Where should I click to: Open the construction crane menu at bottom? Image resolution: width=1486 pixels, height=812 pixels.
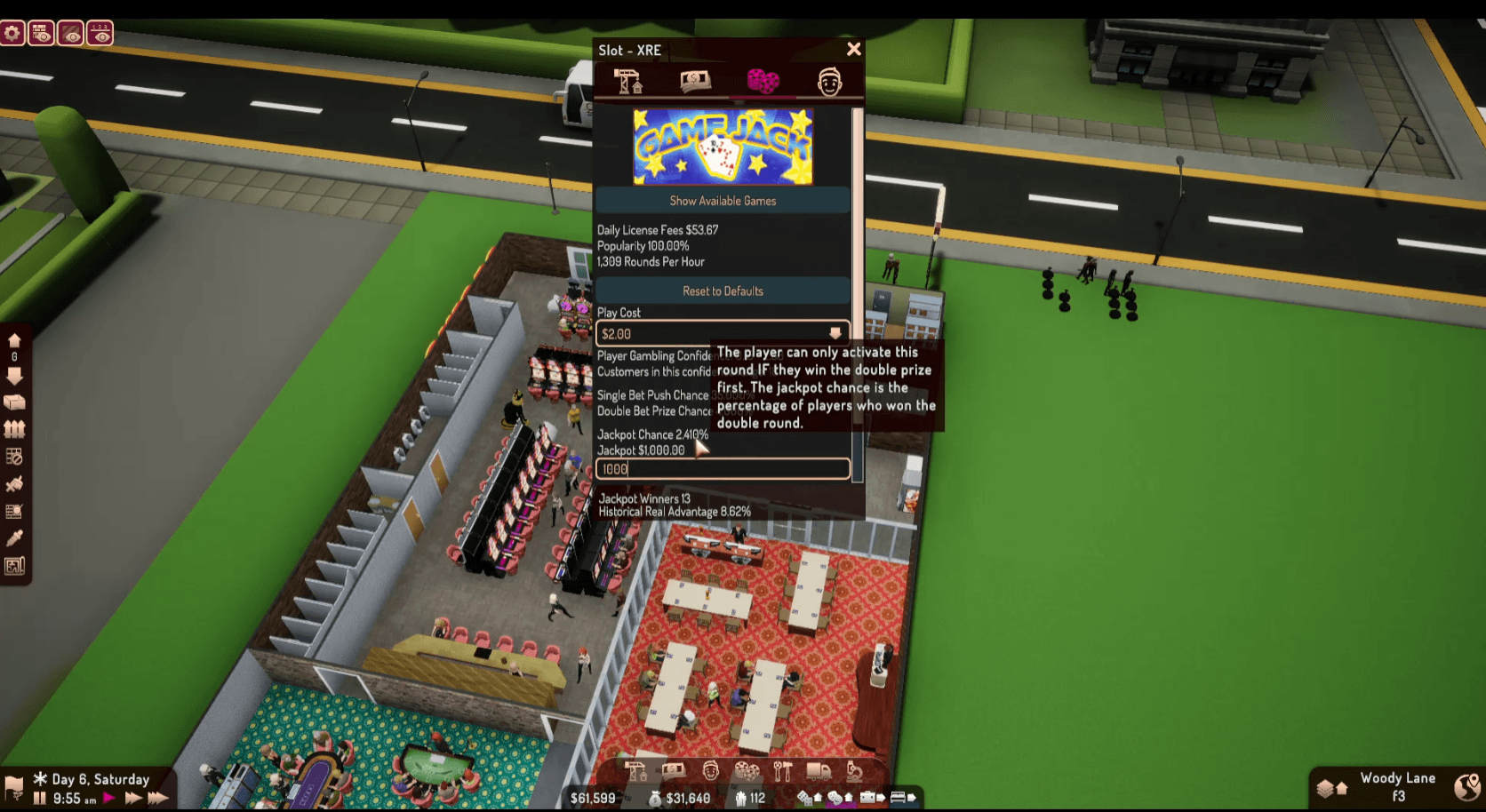point(636,772)
